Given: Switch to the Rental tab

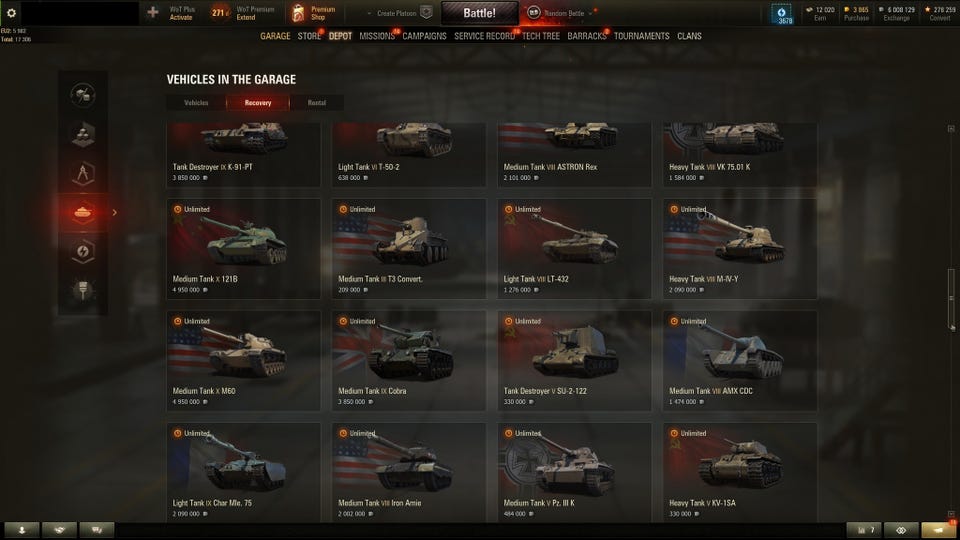Looking at the screenshot, I should (316, 102).
